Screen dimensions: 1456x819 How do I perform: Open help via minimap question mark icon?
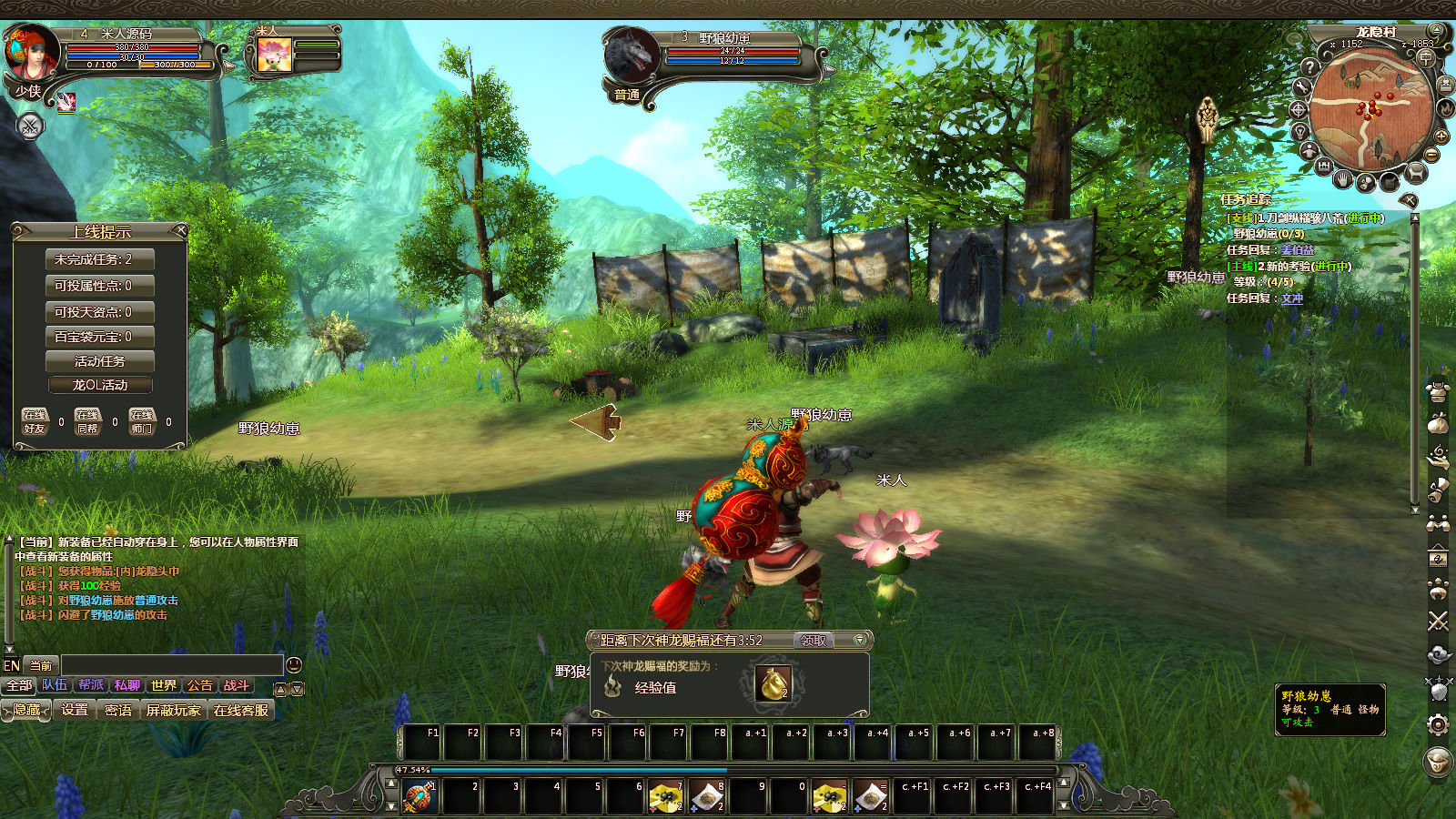1309,66
